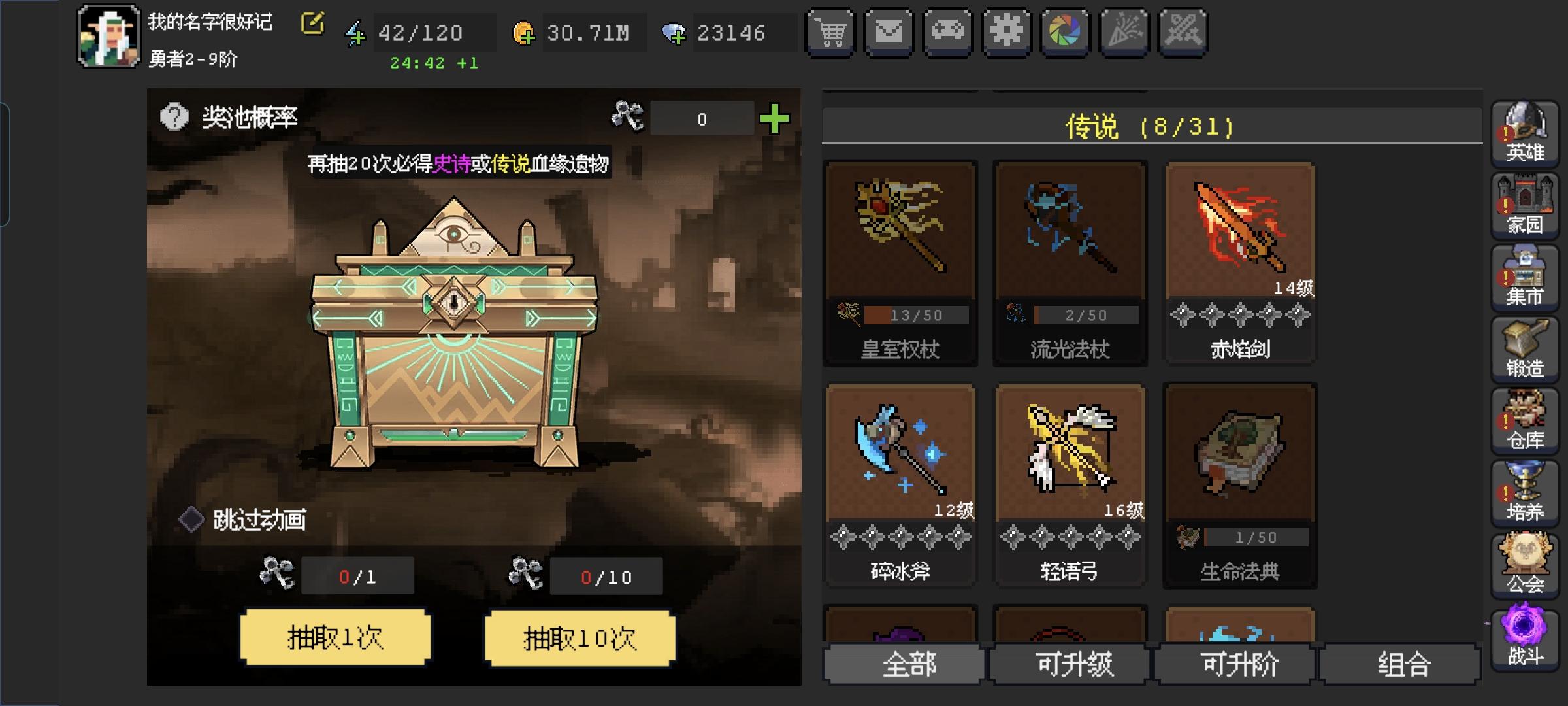Open the 锻造 forge icon
Viewport: 1568px width, 706px height.
click(x=1525, y=348)
